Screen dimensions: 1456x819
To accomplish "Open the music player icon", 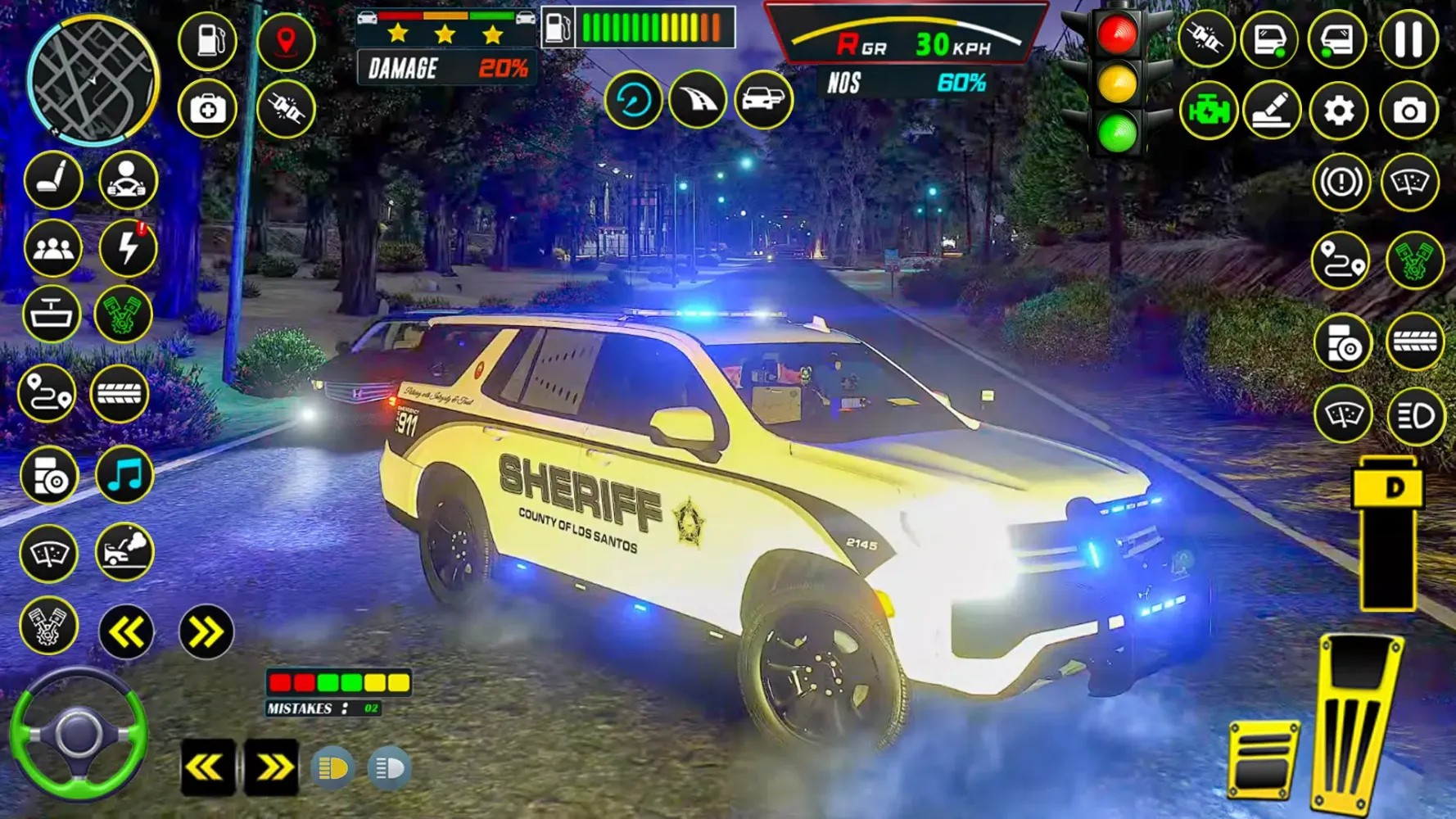I will point(123,473).
